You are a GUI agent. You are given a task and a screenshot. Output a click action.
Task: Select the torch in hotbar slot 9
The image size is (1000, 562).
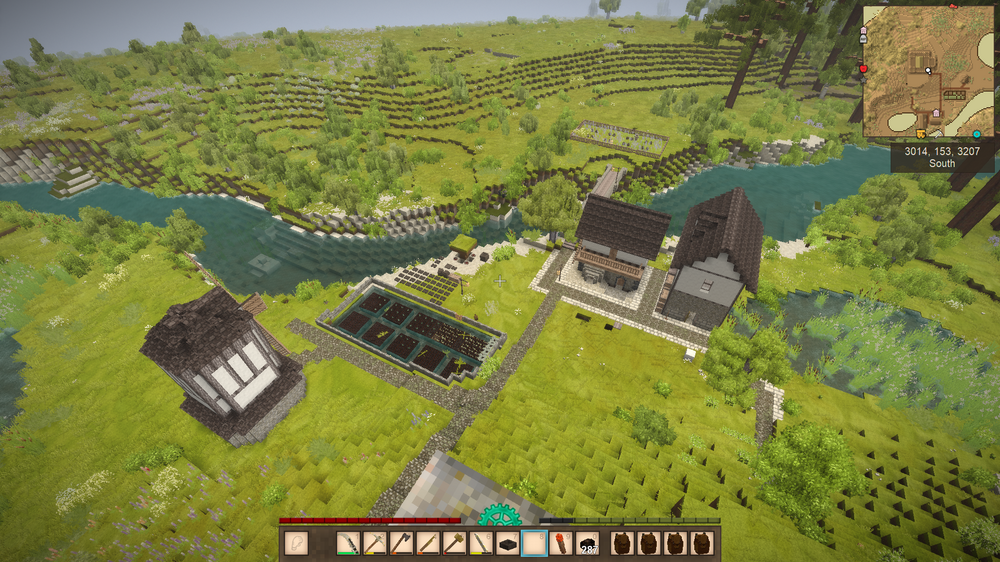coord(560,544)
